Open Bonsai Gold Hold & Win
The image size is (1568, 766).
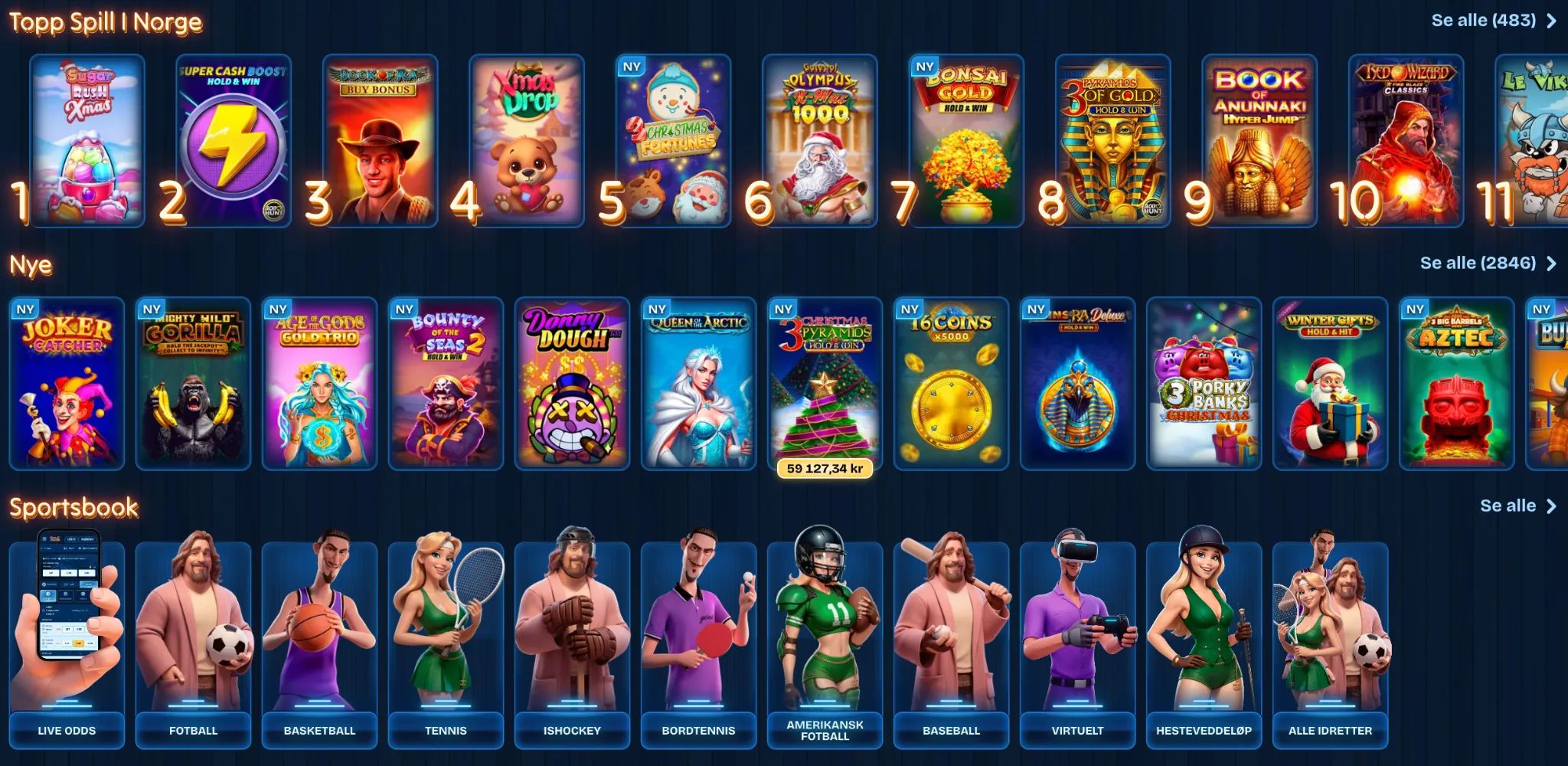pyautogui.click(x=966, y=141)
